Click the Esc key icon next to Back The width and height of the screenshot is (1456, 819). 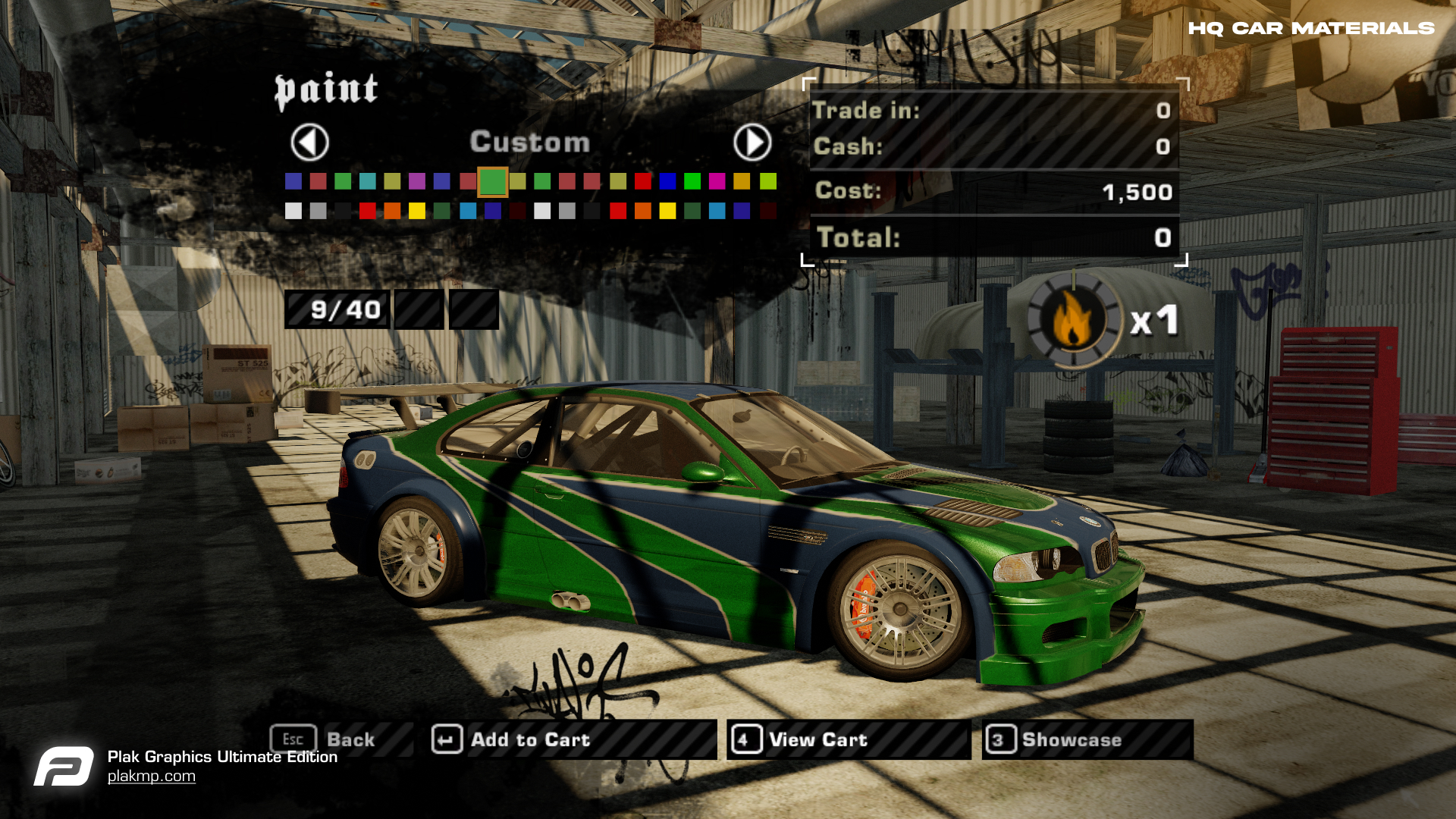tap(294, 739)
